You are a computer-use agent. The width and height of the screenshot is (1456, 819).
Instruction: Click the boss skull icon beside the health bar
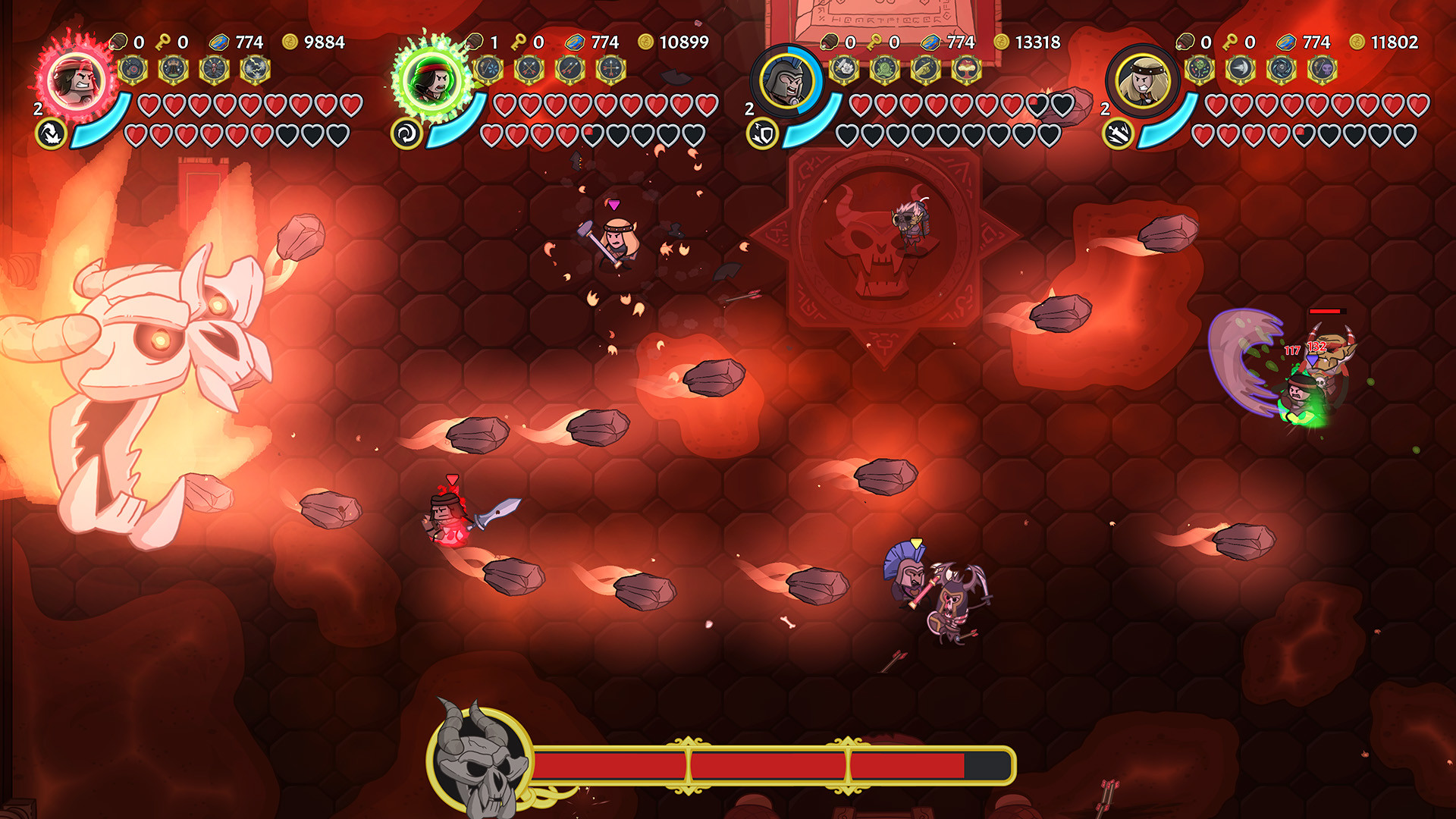pyautogui.click(x=478, y=766)
